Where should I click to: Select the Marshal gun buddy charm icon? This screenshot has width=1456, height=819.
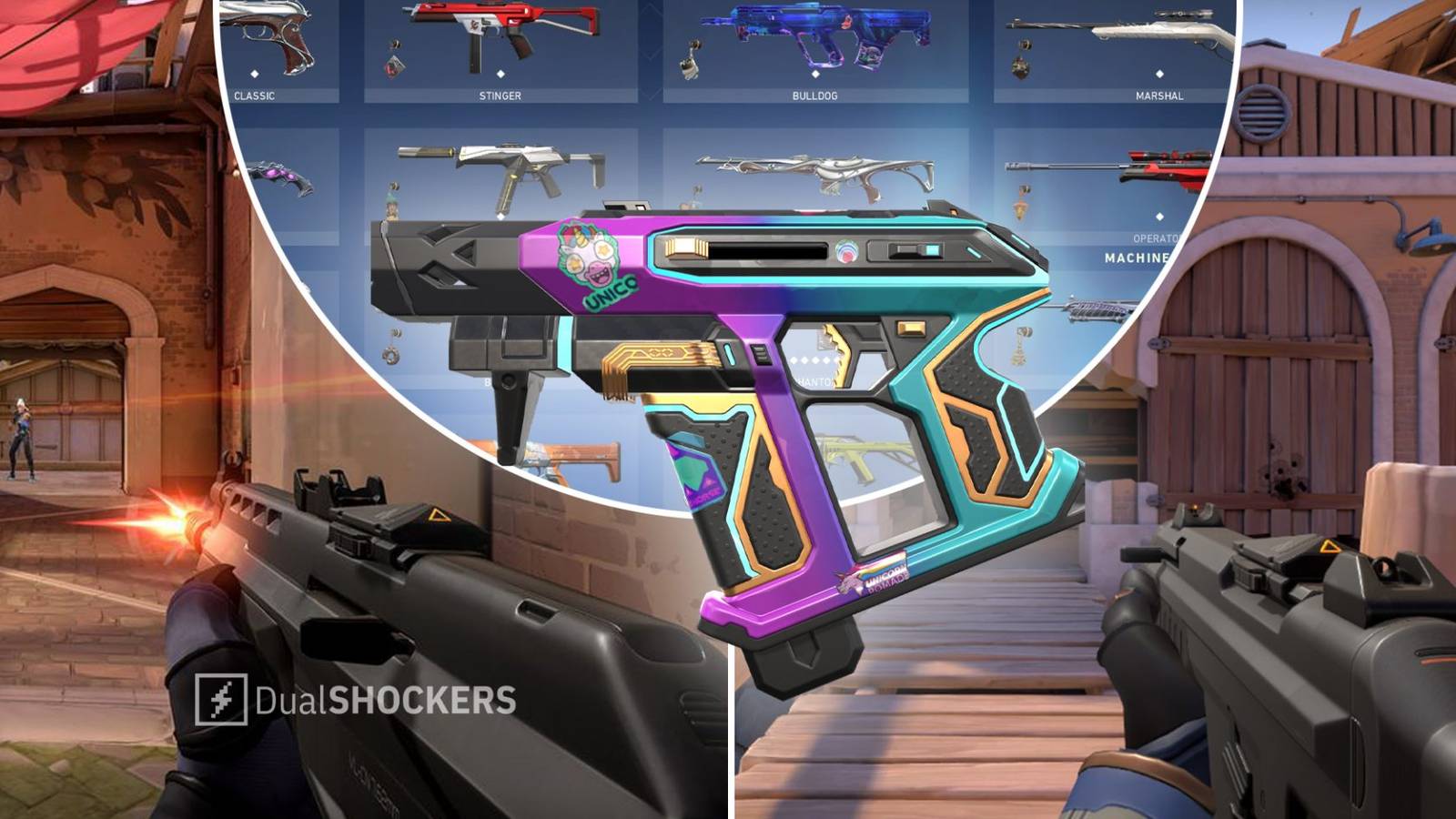1021,66
